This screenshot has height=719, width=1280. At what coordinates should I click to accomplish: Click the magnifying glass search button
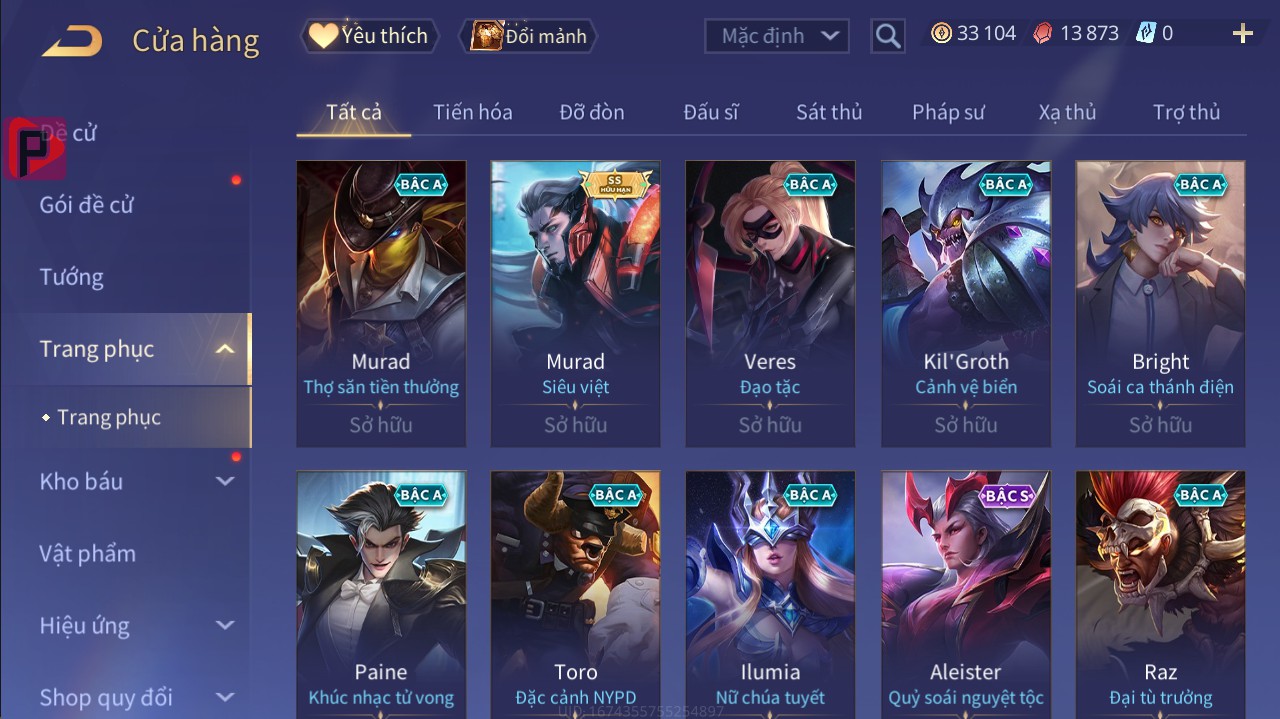coord(887,36)
